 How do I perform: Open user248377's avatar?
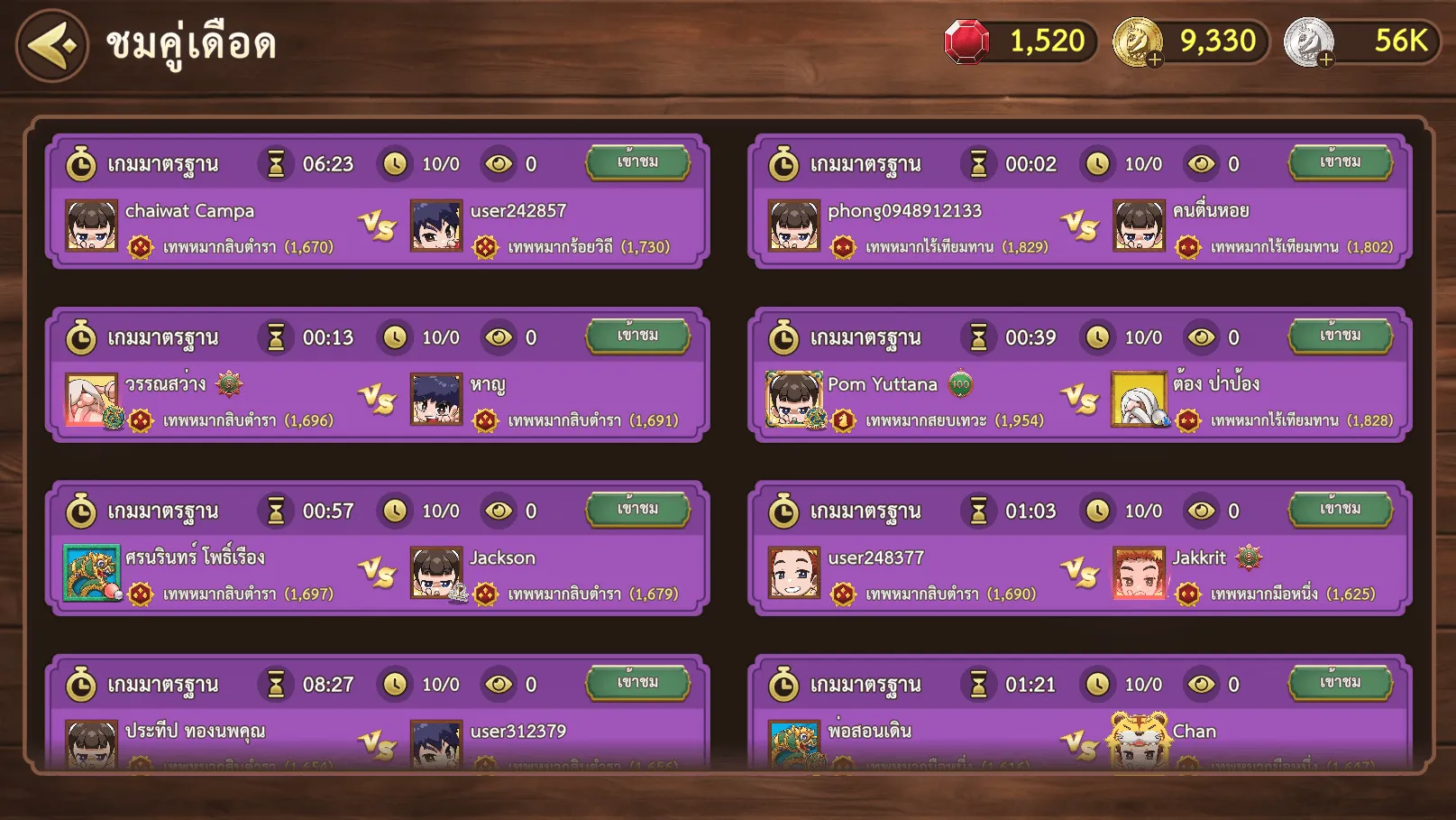[x=793, y=572]
